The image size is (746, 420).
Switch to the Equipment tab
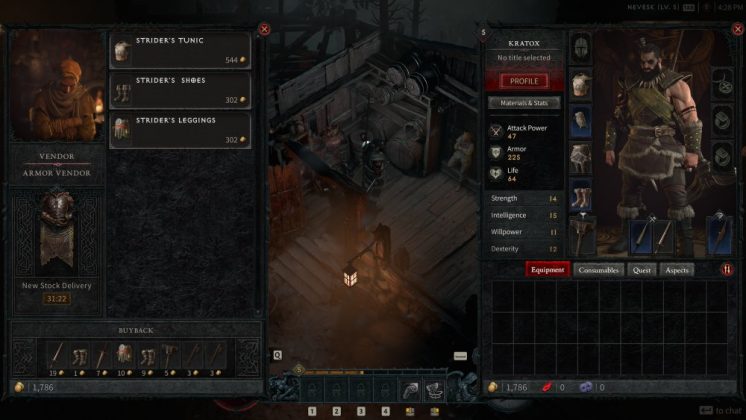pos(548,270)
